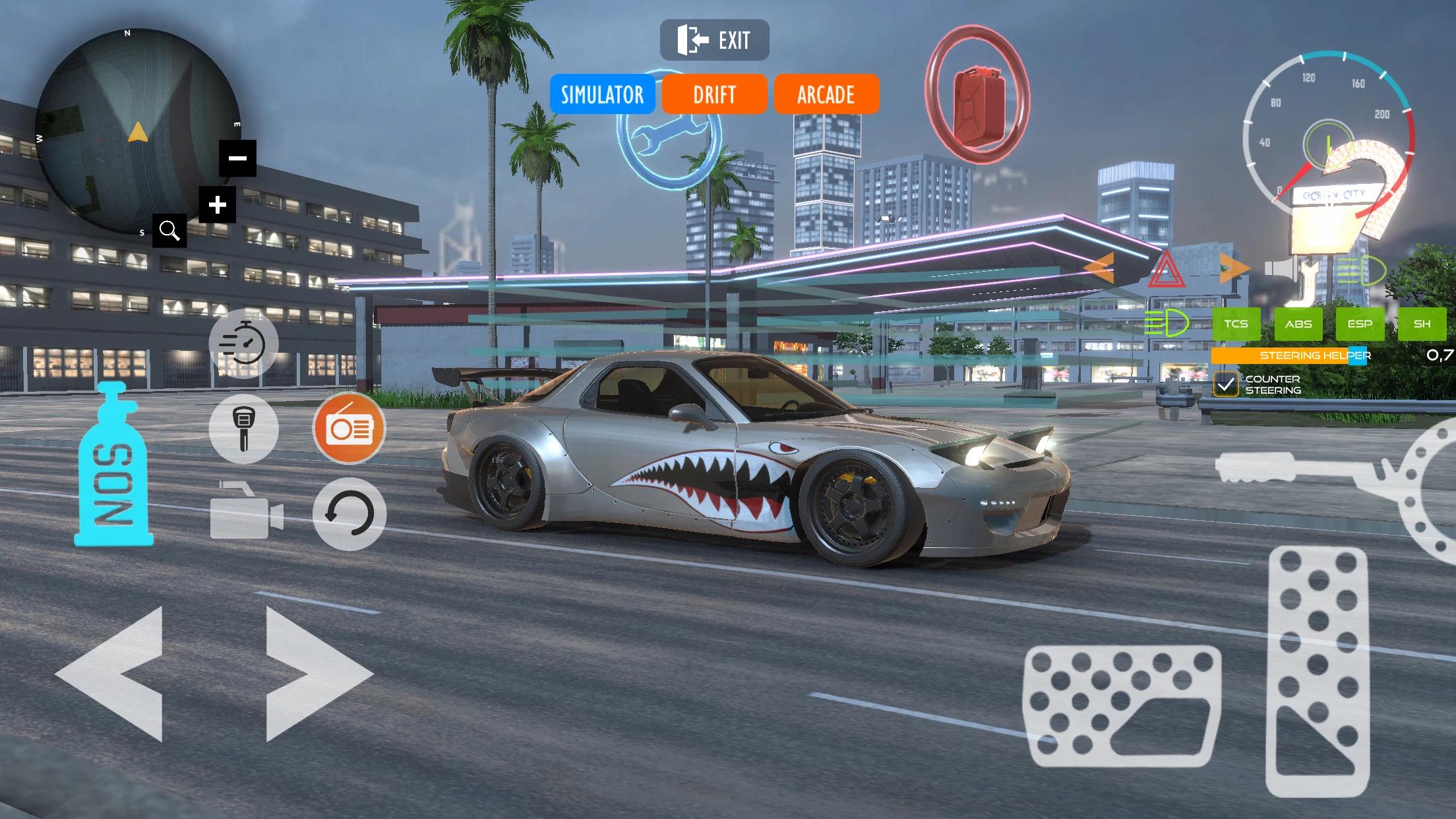Screen dimensions: 1456x819
Task: Adjust the Steering Helper slider
Action: tap(1357, 356)
